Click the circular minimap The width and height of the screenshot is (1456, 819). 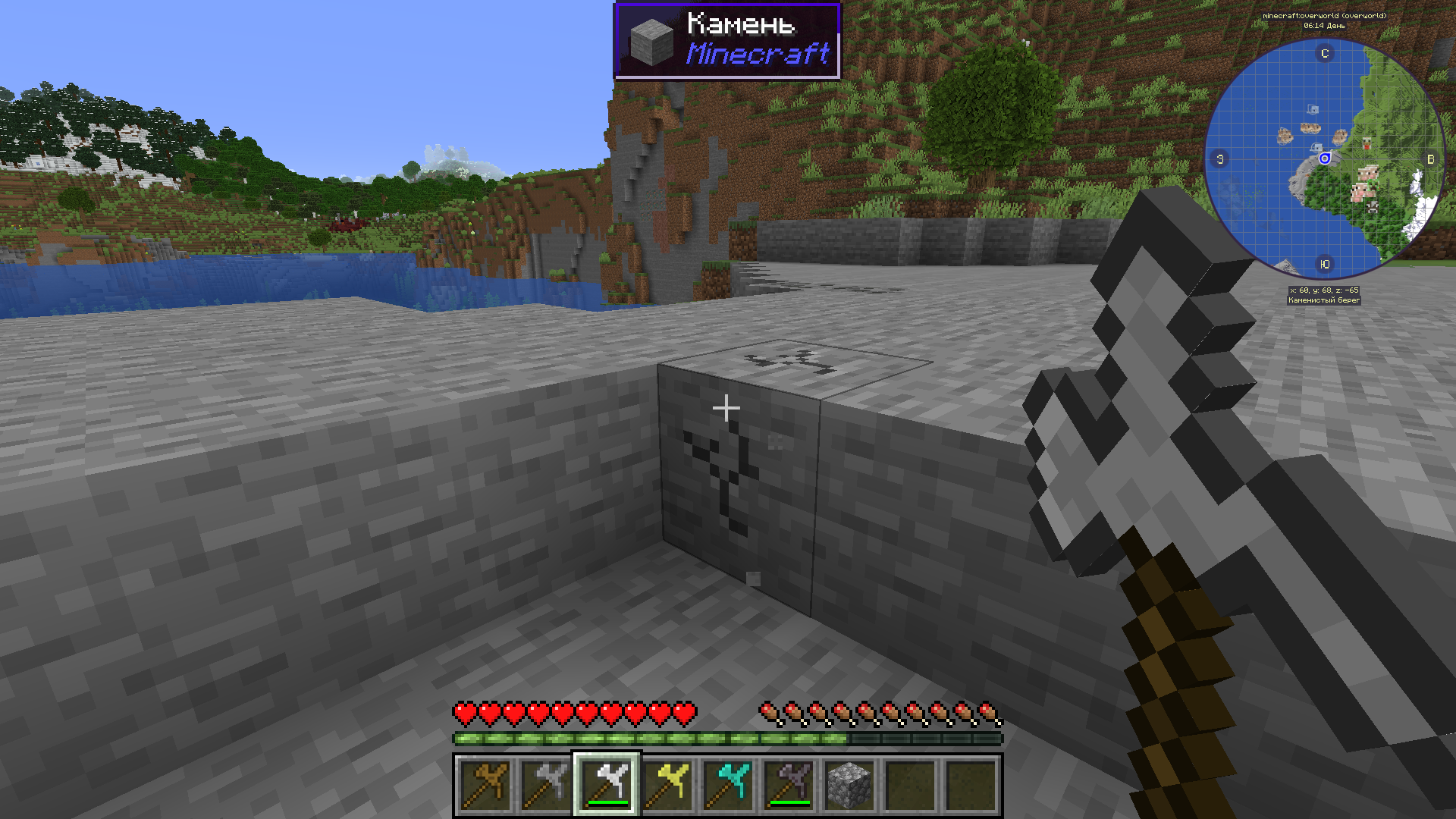click(x=1324, y=158)
